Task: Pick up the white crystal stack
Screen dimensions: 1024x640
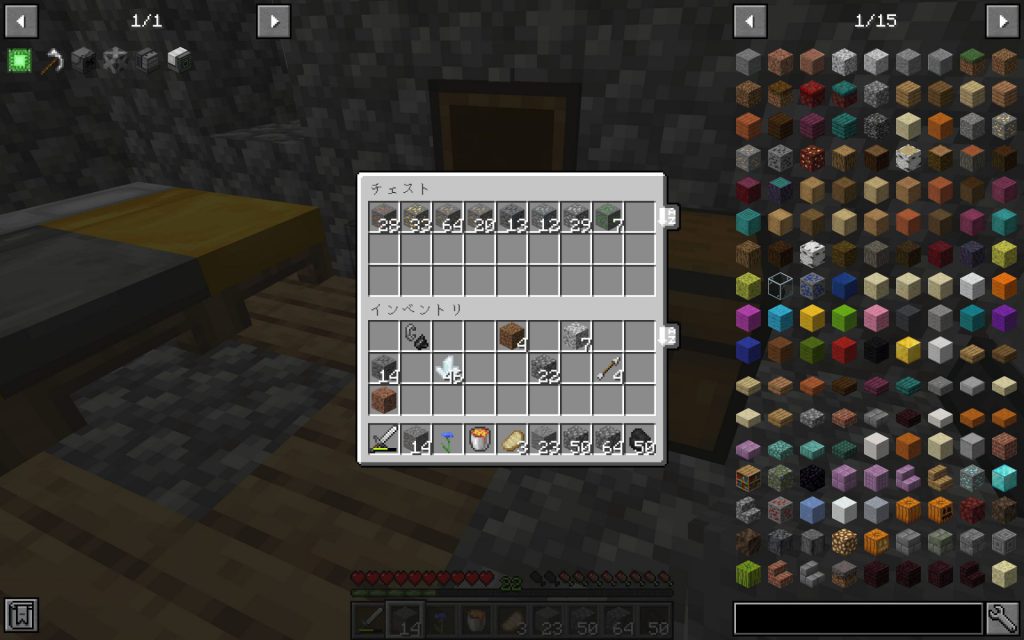Action: (448, 368)
